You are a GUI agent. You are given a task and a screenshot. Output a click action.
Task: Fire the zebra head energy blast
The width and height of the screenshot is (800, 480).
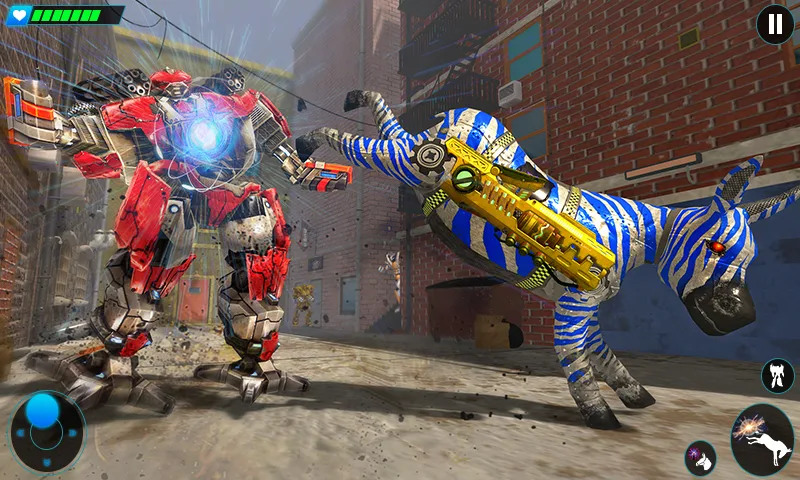click(x=700, y=458)
